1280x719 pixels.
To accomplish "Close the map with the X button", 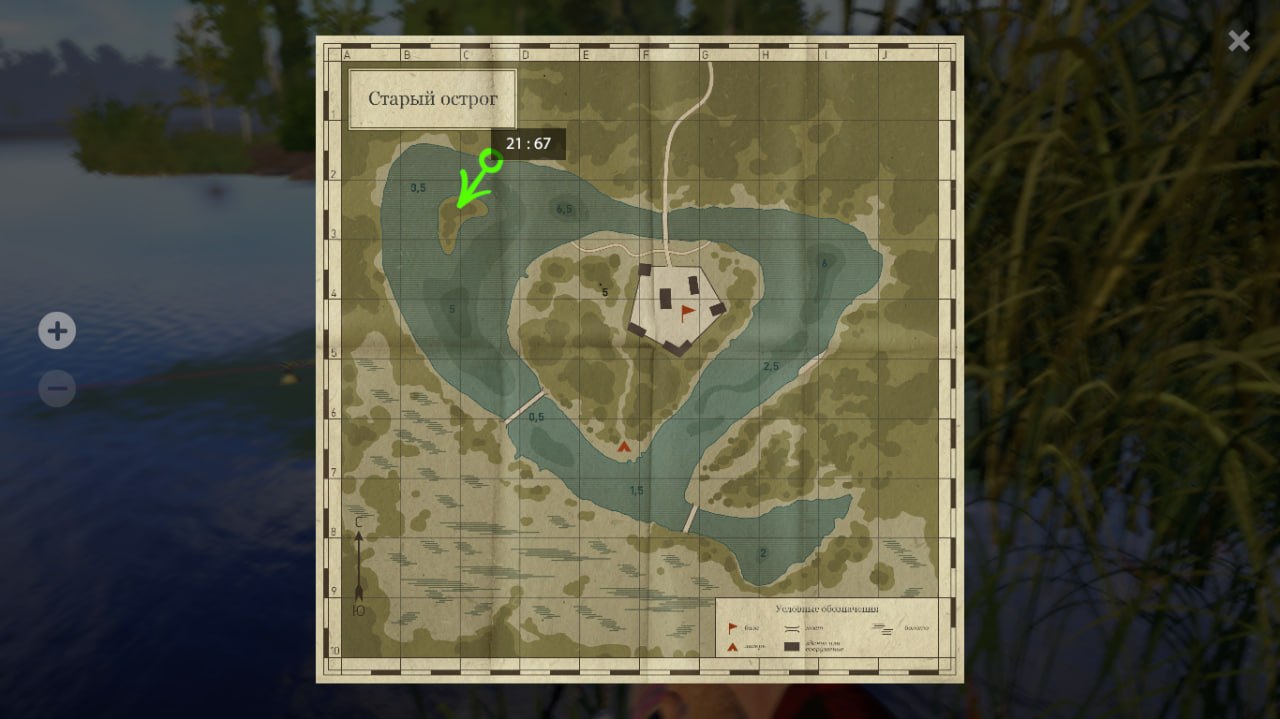I will pos(1239,40).
